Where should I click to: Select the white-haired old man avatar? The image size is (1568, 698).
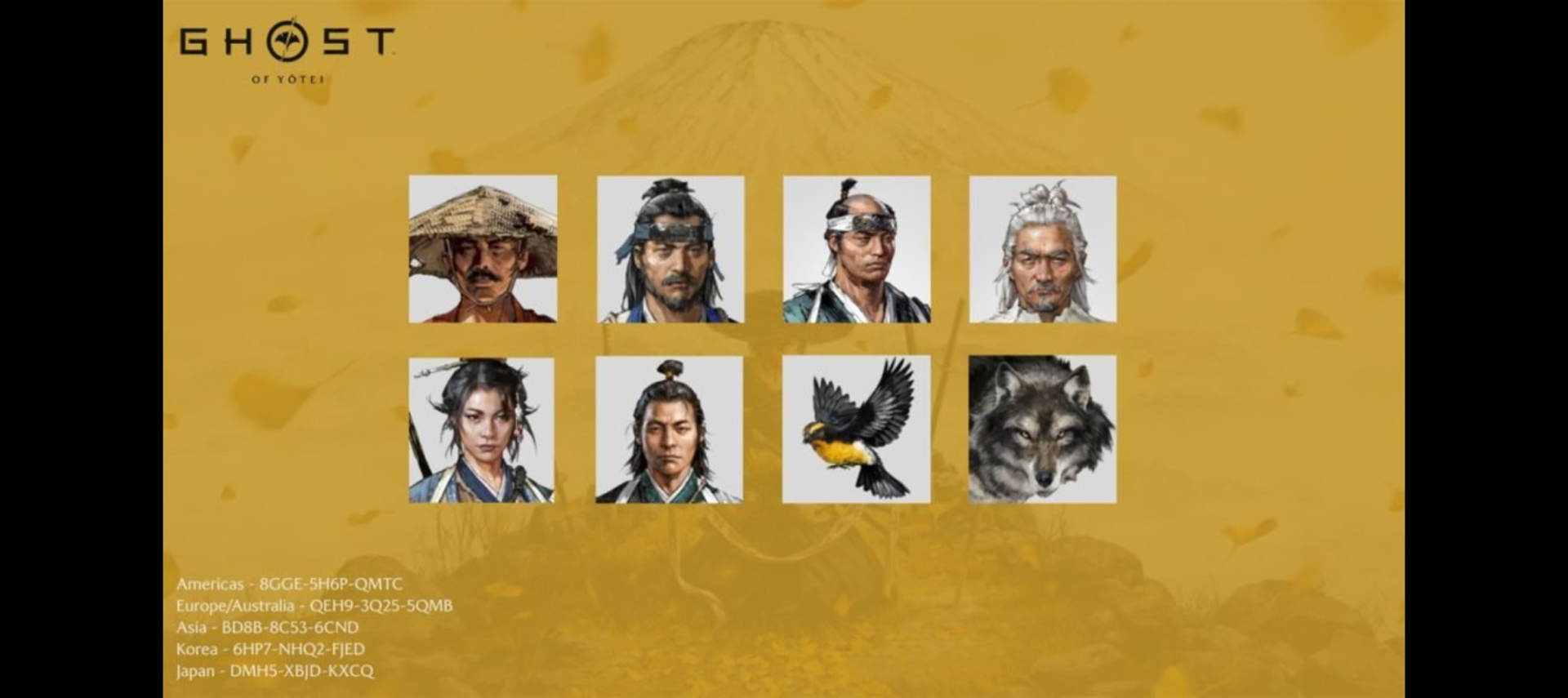coord(1043,249)
